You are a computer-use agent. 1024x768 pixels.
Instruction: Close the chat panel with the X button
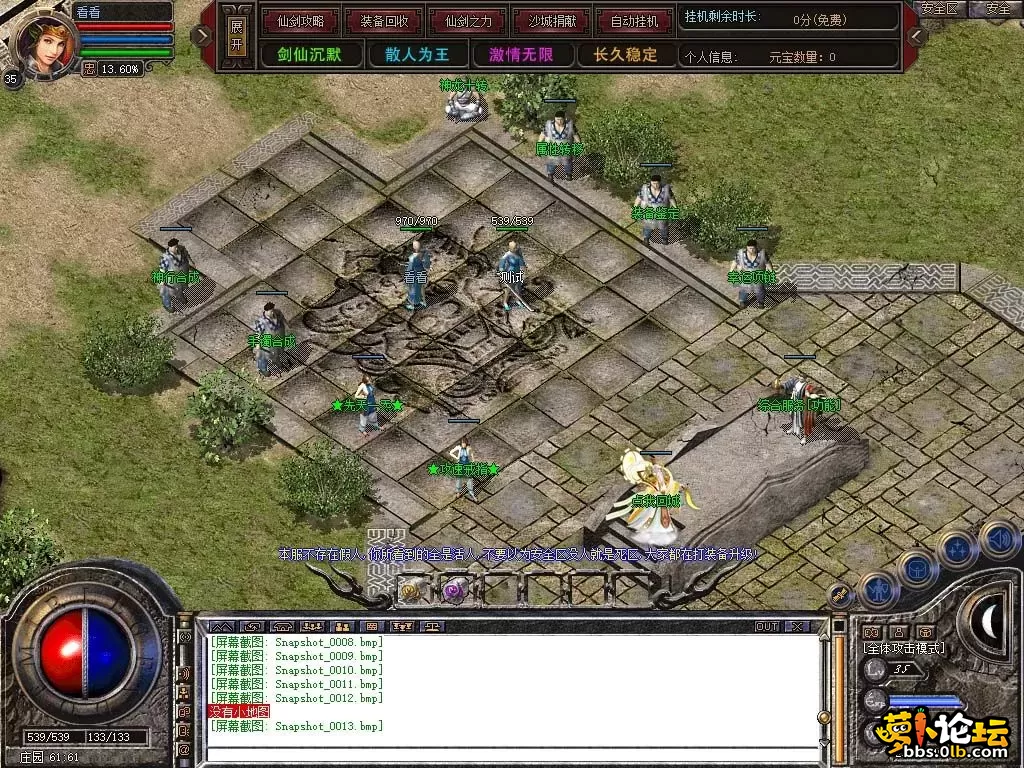[797, 626]
